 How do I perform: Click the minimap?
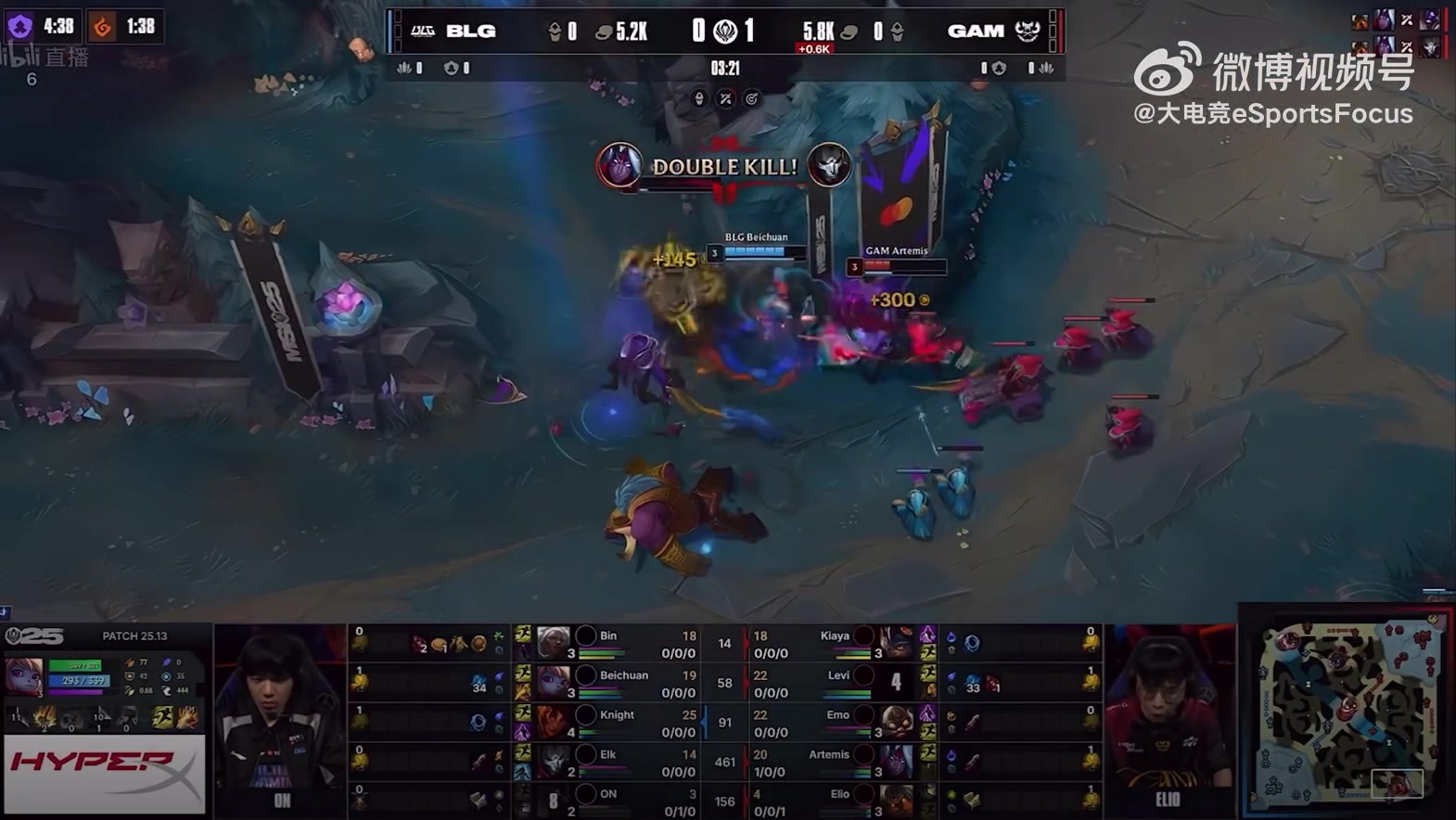(x=1345, y=711)
